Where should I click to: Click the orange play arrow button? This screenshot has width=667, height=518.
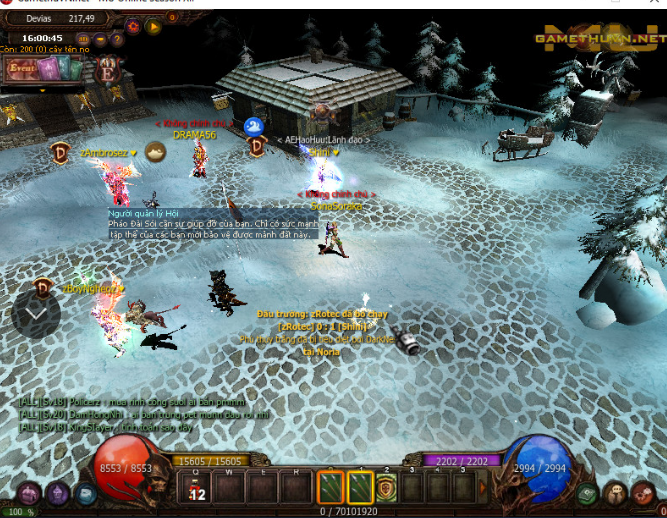coord(154,27)
